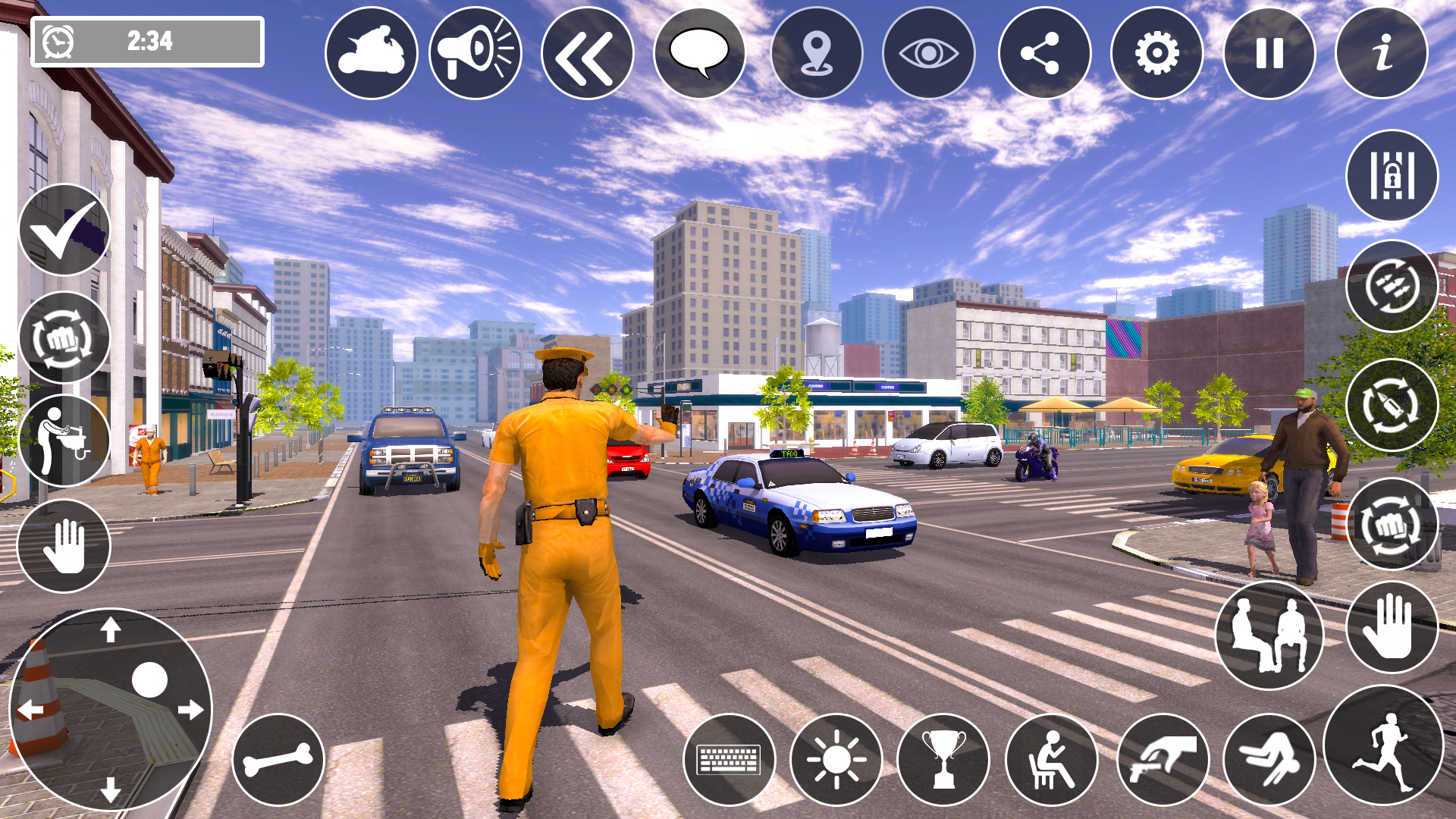
Task: Open the settings gear
Action: [1153, 53]
